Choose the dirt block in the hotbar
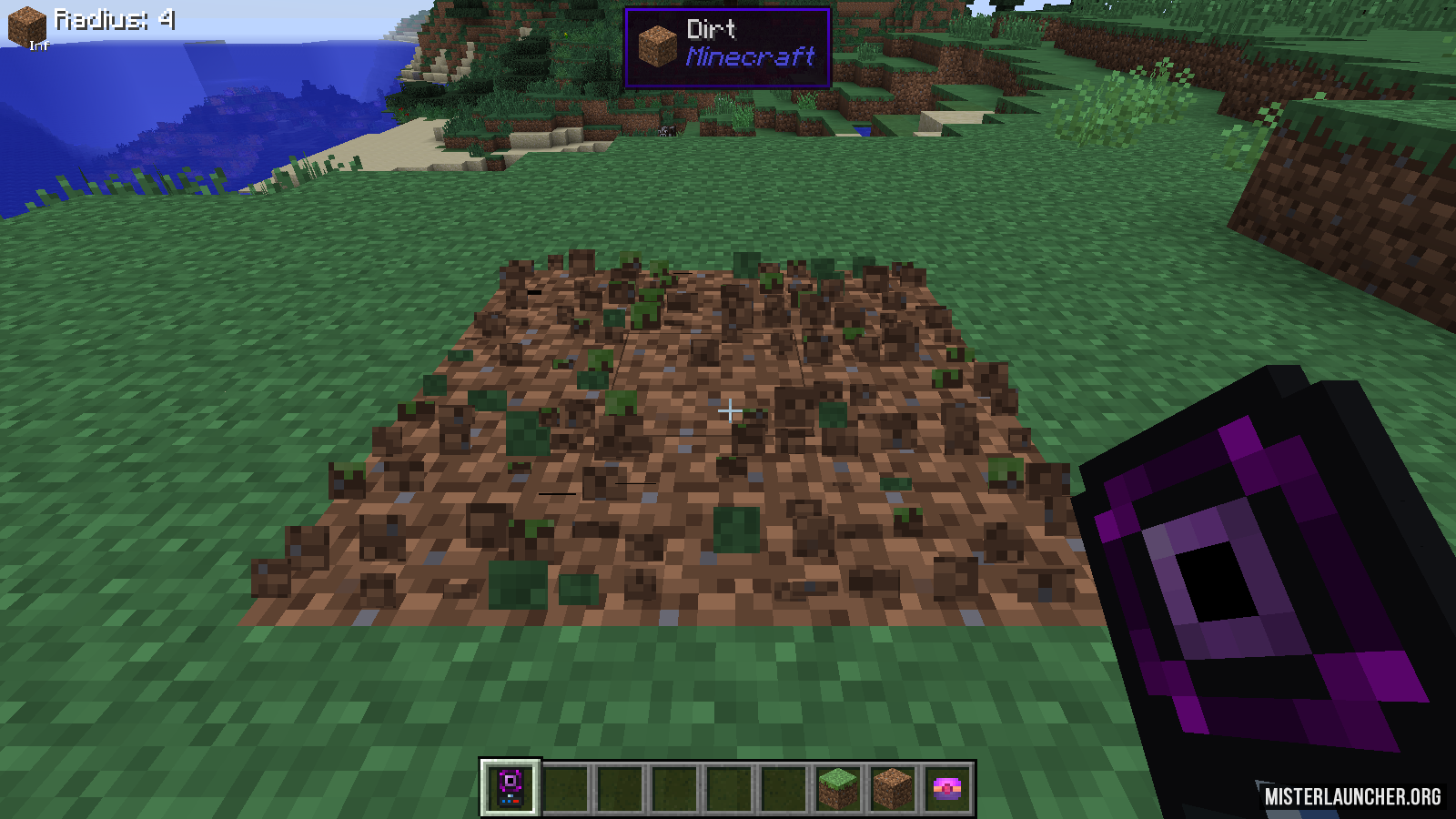This screenshot has width=1456, height=819. tap(892, 787)
